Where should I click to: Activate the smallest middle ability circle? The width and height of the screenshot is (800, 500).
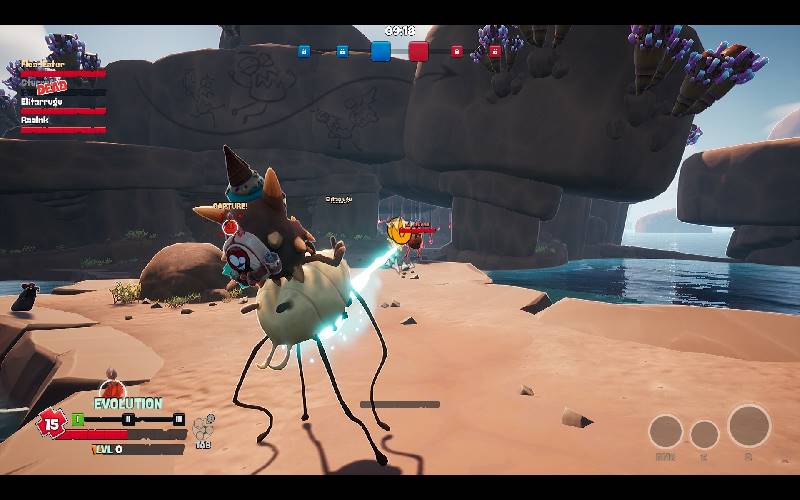[x=704, y=434]
